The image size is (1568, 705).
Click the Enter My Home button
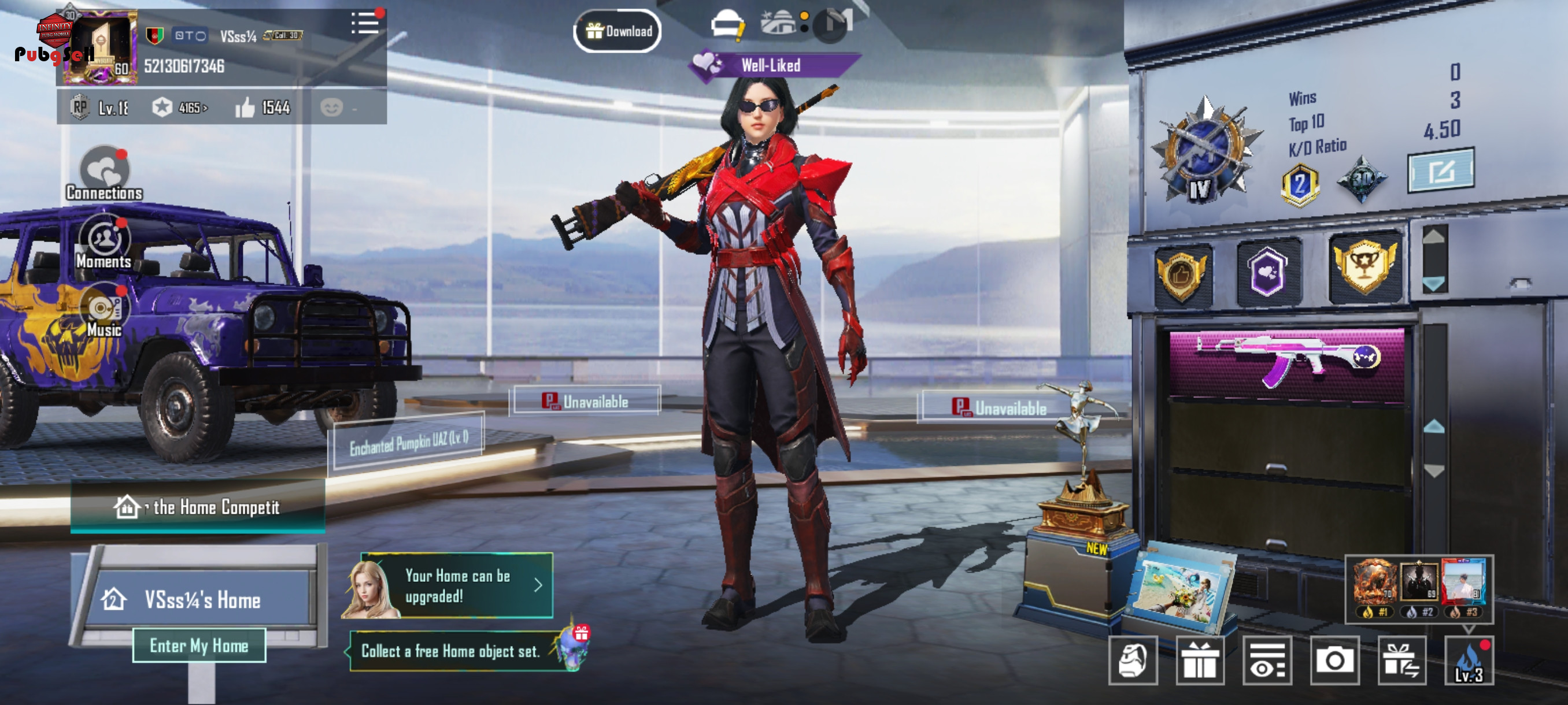tap(199, 645)
